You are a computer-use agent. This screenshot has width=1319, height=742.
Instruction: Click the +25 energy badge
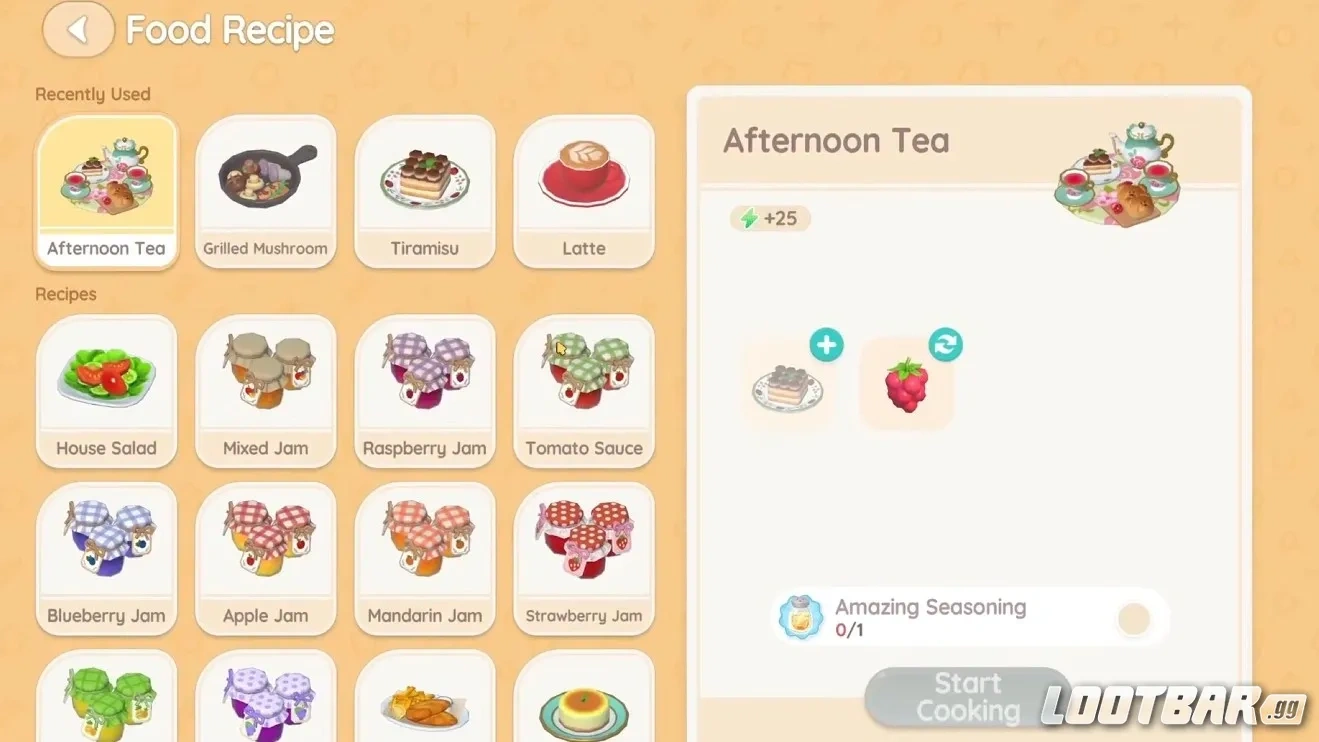pyautogui.click(x=769, y=219)
